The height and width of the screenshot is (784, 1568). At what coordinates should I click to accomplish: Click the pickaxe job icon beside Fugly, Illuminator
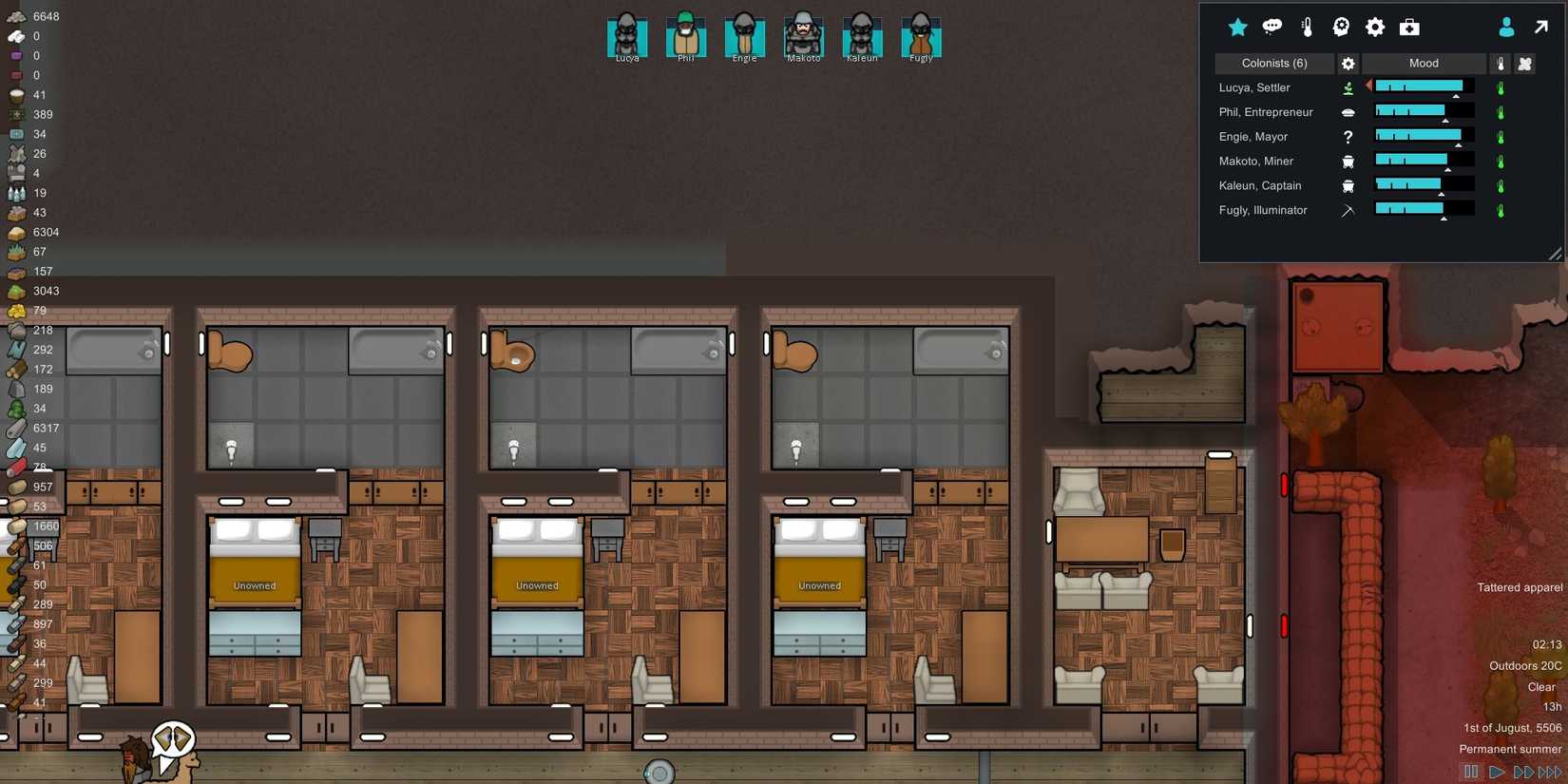(x=1348, y=210)
